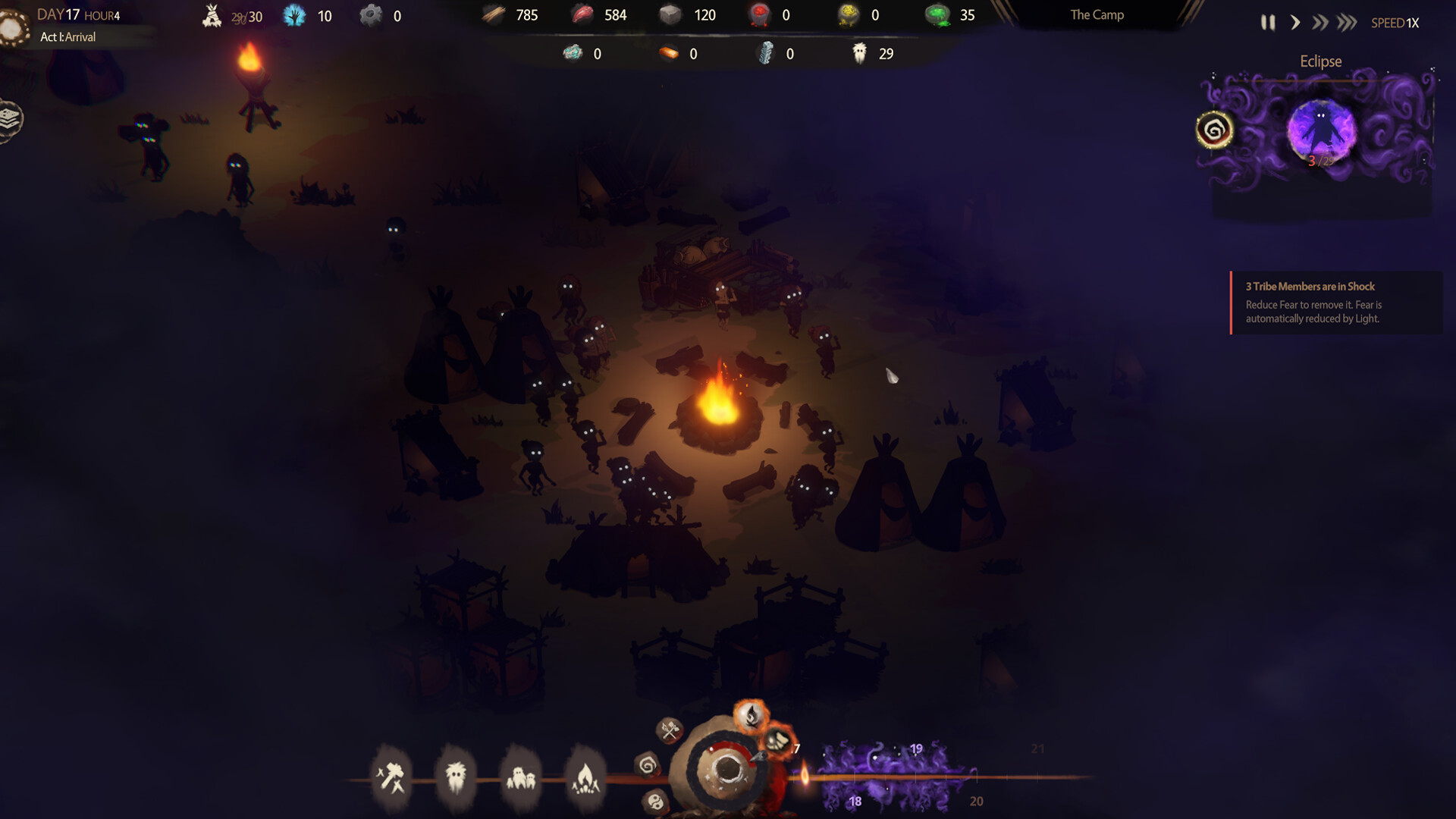Switch view via The Camp header label
Screen dimensions: 1456x819
[1096, 14]
